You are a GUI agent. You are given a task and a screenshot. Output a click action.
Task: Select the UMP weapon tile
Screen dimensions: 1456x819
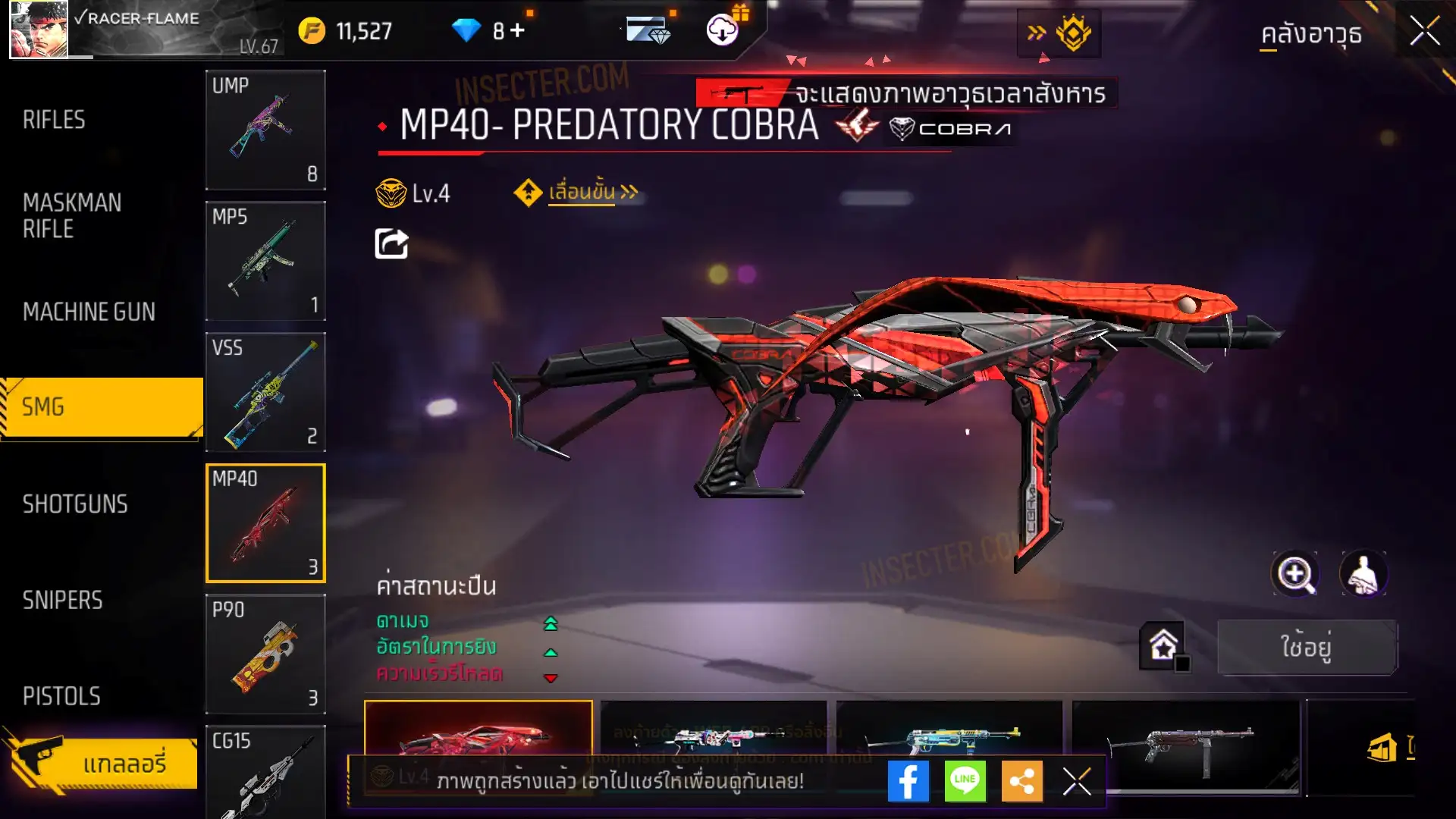[265, 130]
